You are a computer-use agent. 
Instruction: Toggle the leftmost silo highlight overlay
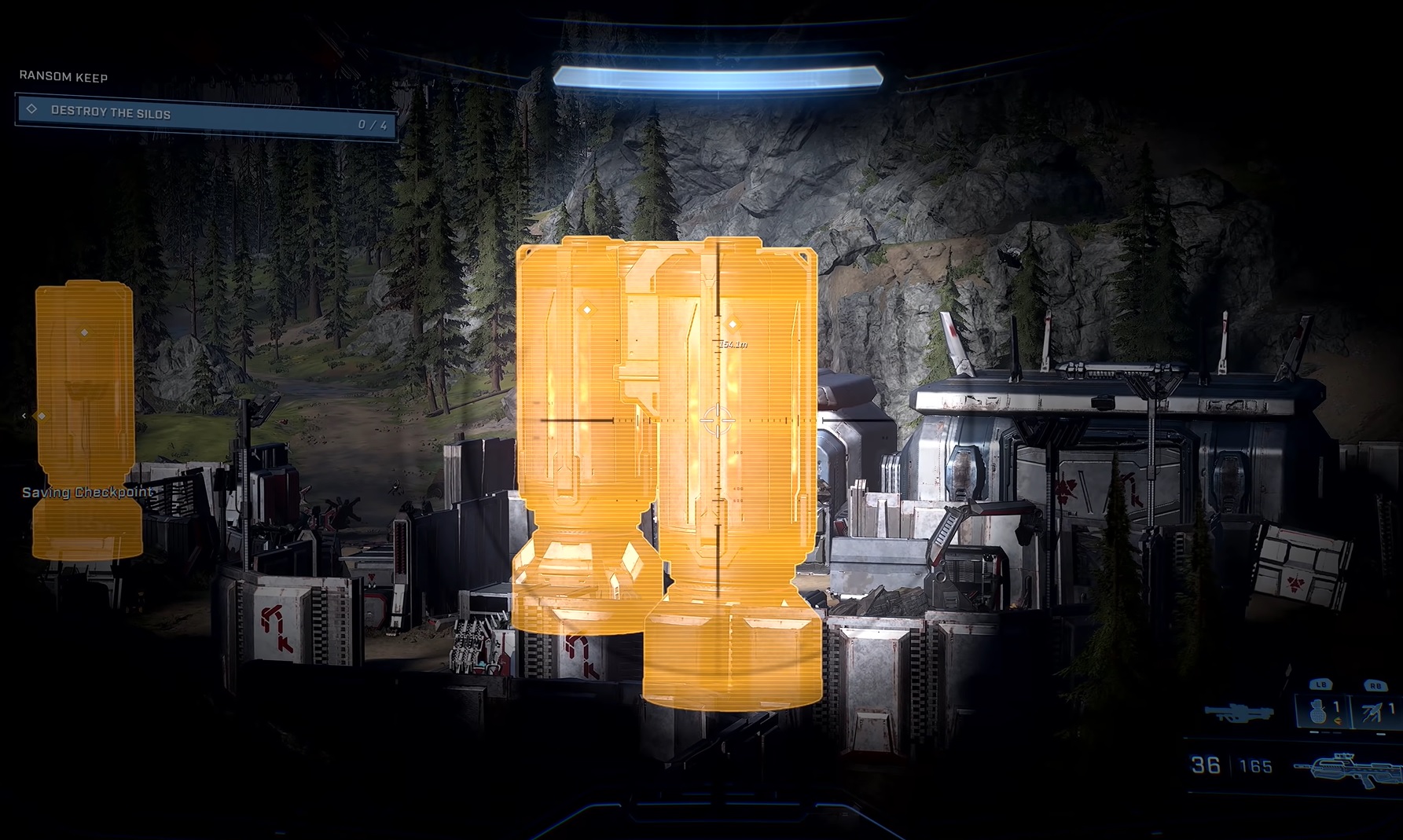pyautogui.click(x=86, y=416)
